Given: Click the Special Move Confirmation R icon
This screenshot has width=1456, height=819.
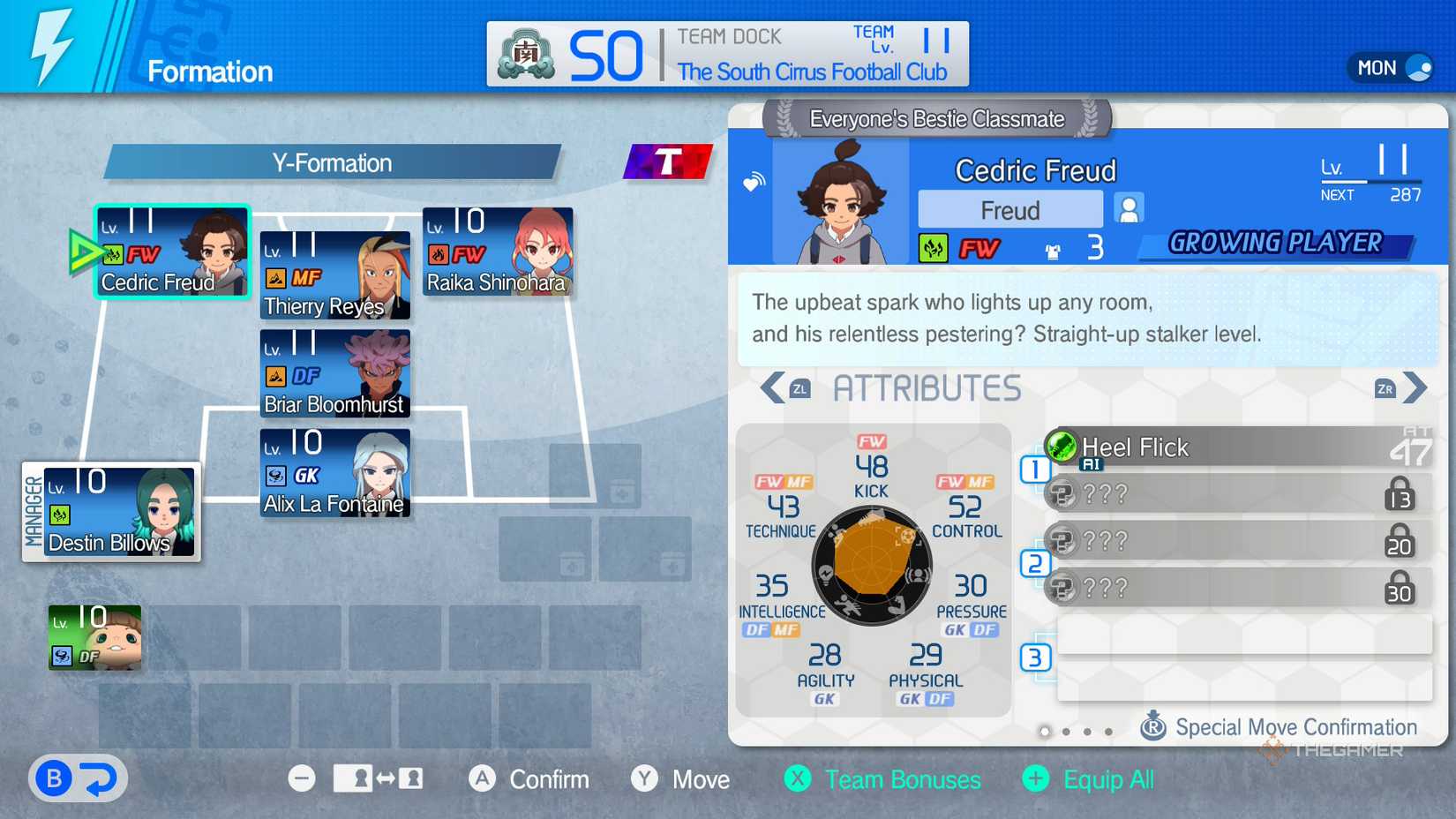Looking at the screenshot, I should 1156,727.
